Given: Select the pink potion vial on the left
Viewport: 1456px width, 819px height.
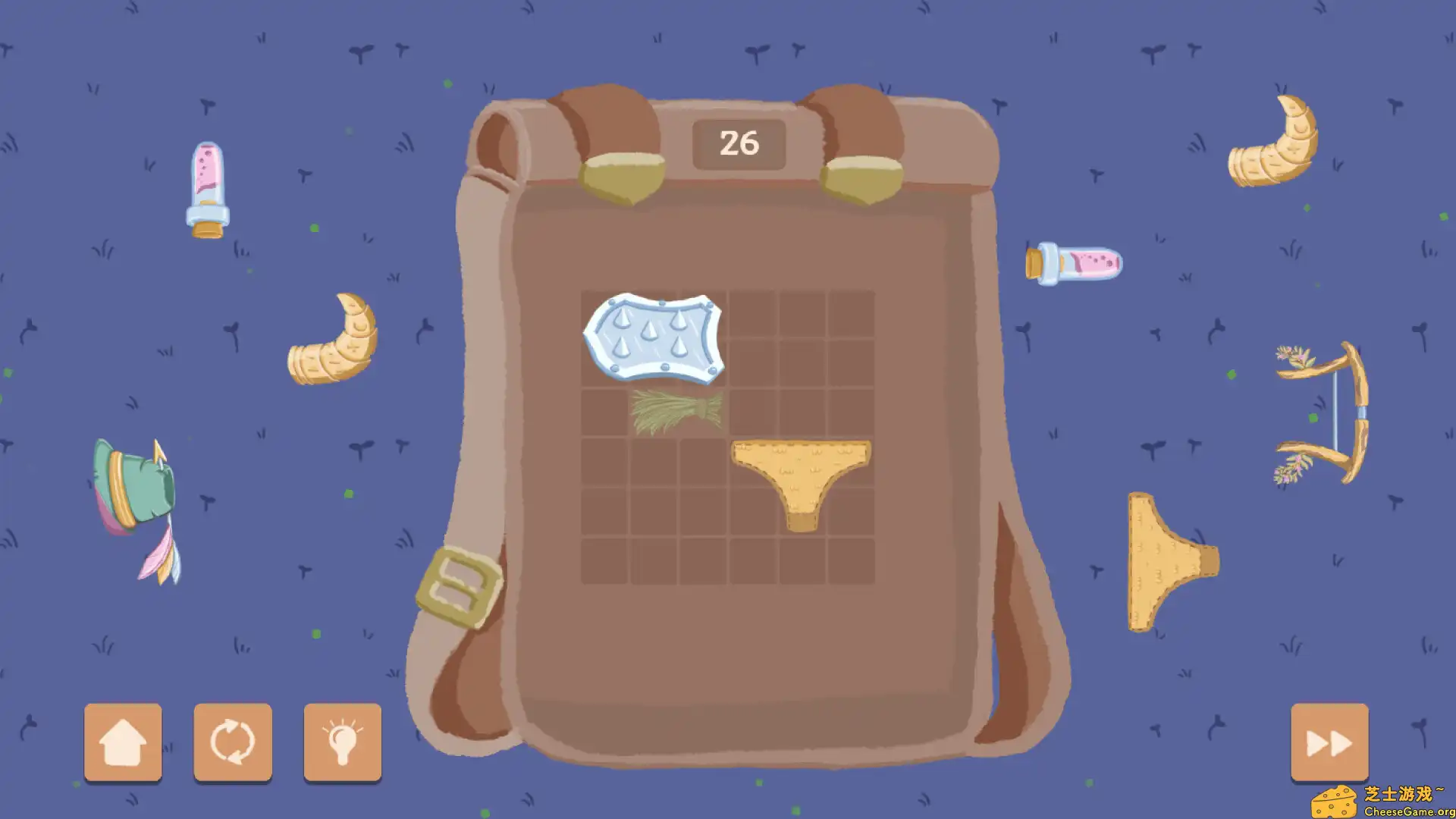Looking at the screenshot, I should pyautogui.click(x=206, y=186).
